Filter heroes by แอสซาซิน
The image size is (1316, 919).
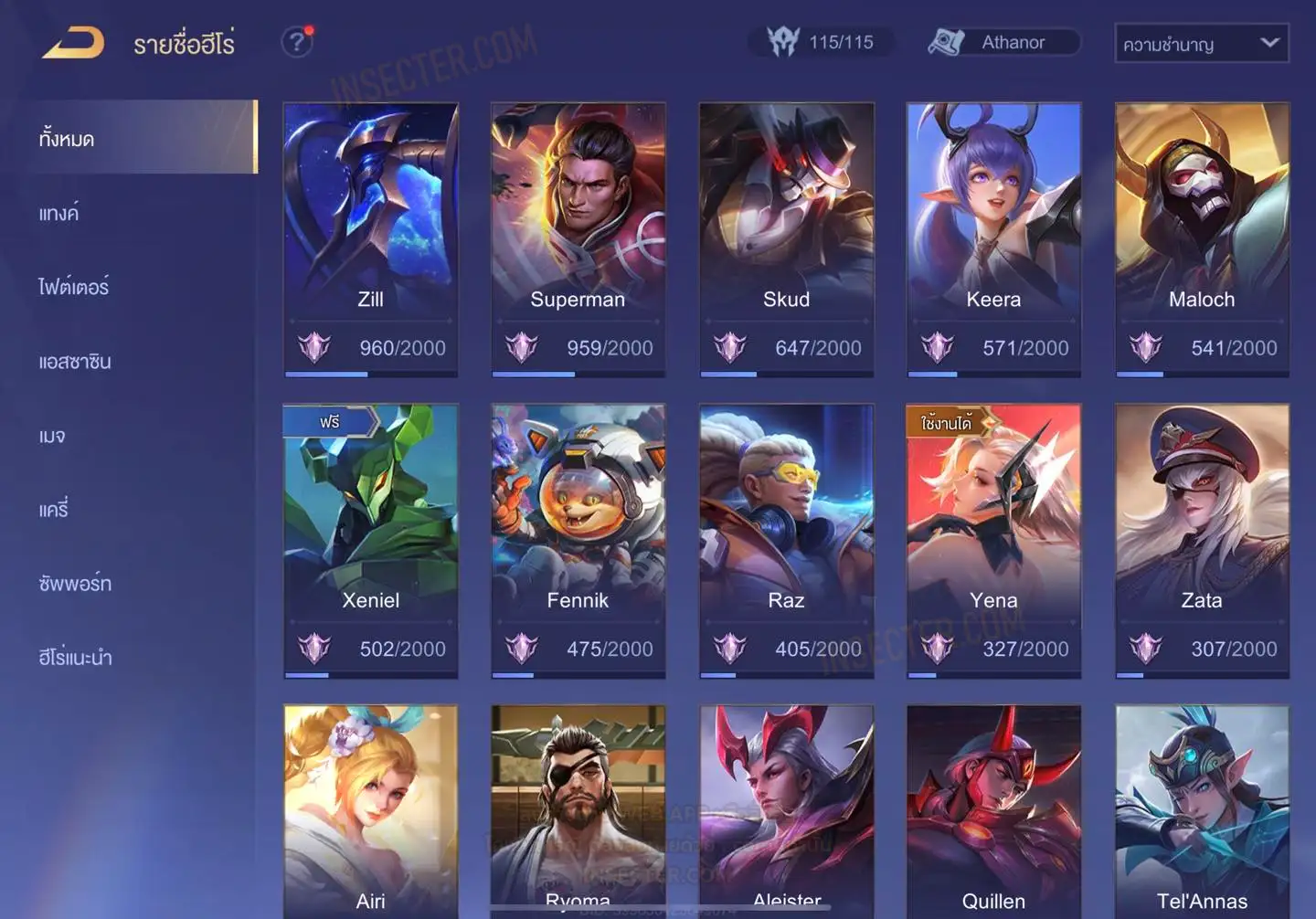pyautogui.click(x=75, y=362)
